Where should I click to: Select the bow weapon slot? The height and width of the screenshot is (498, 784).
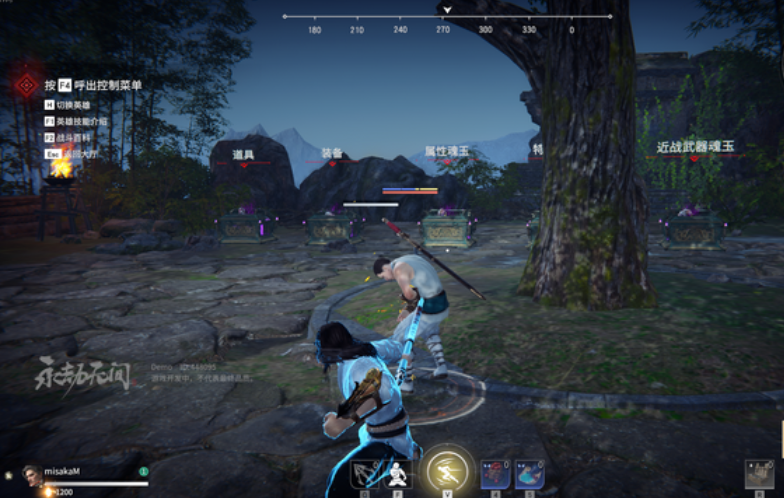pos(365,474)
